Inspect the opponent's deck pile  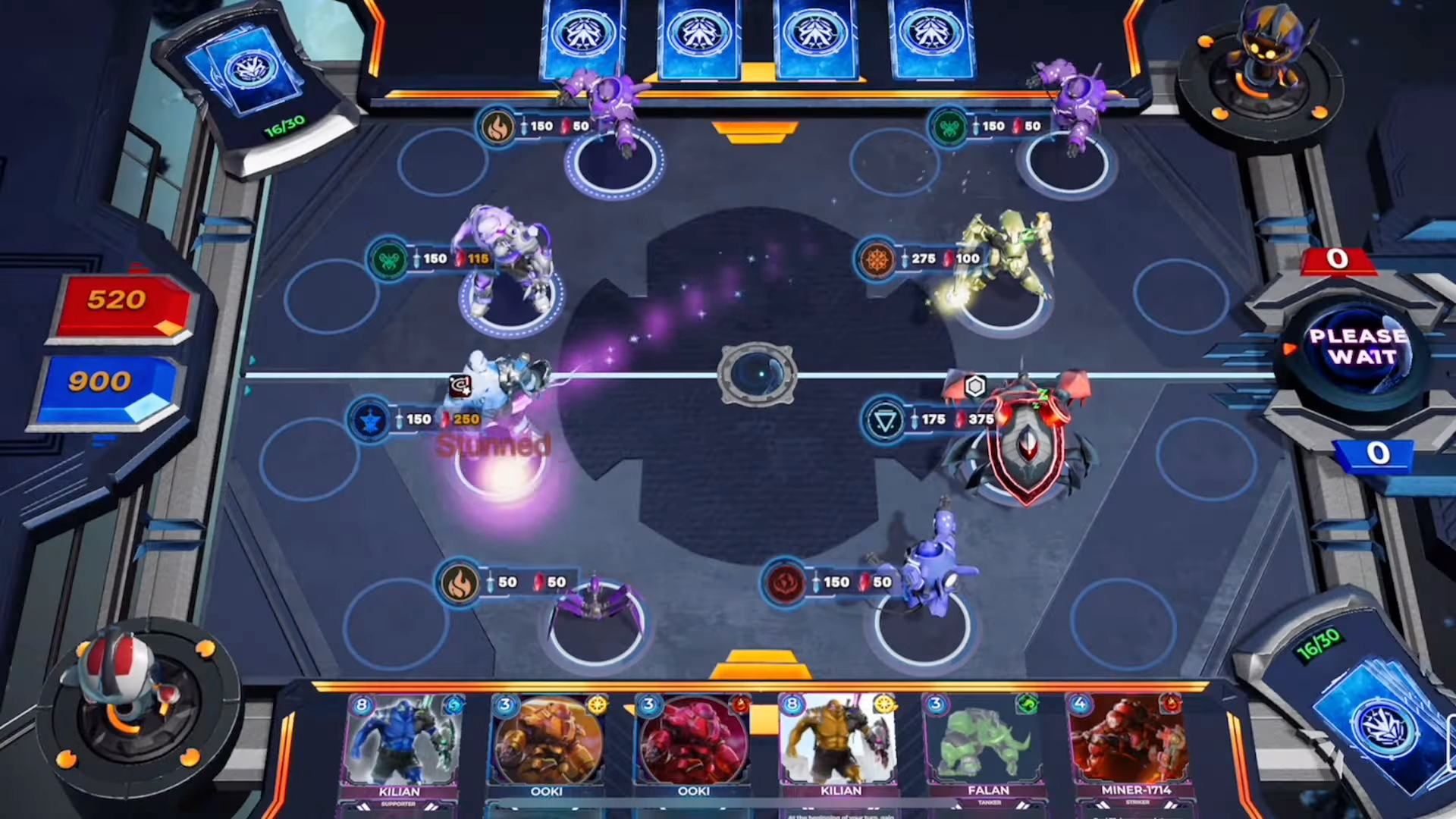click(249, 76)
